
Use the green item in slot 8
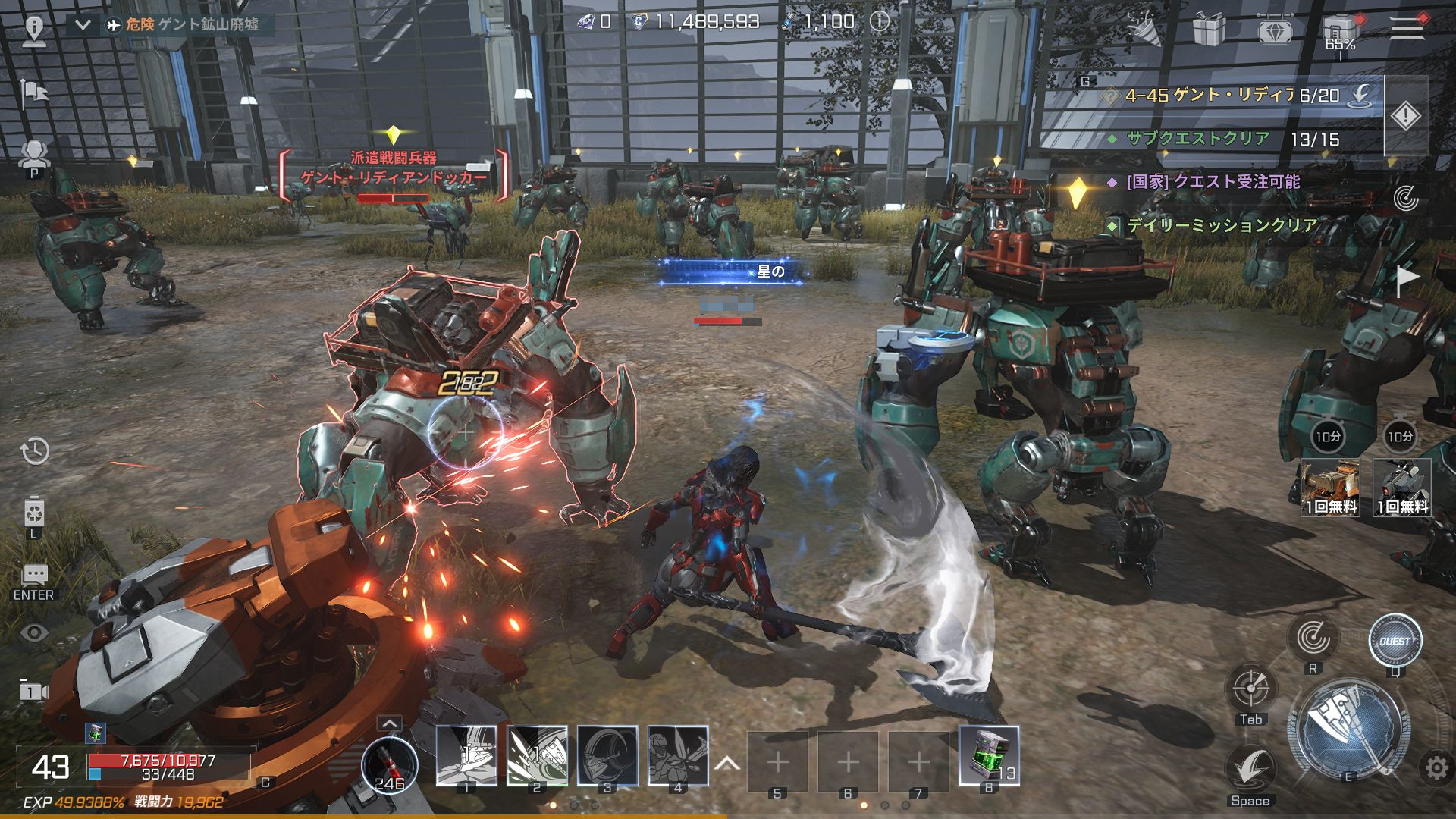[x=988, y=755]
